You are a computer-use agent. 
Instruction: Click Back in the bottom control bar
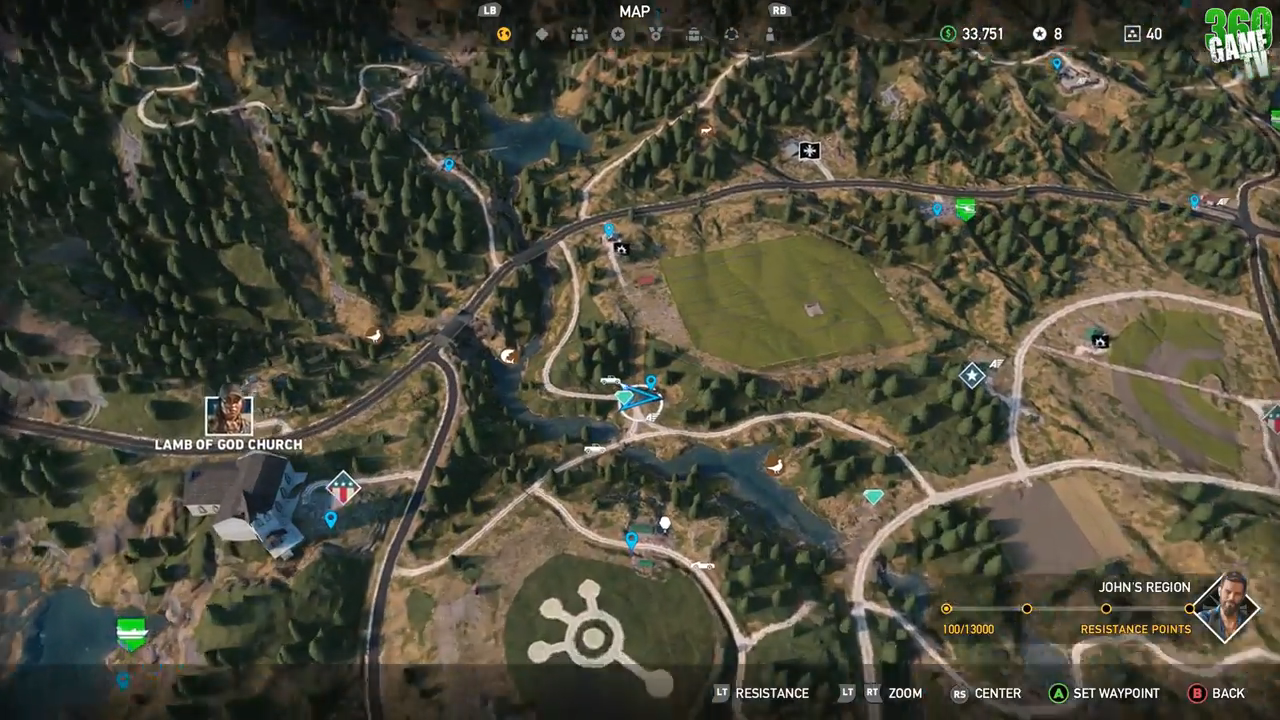1222,692
